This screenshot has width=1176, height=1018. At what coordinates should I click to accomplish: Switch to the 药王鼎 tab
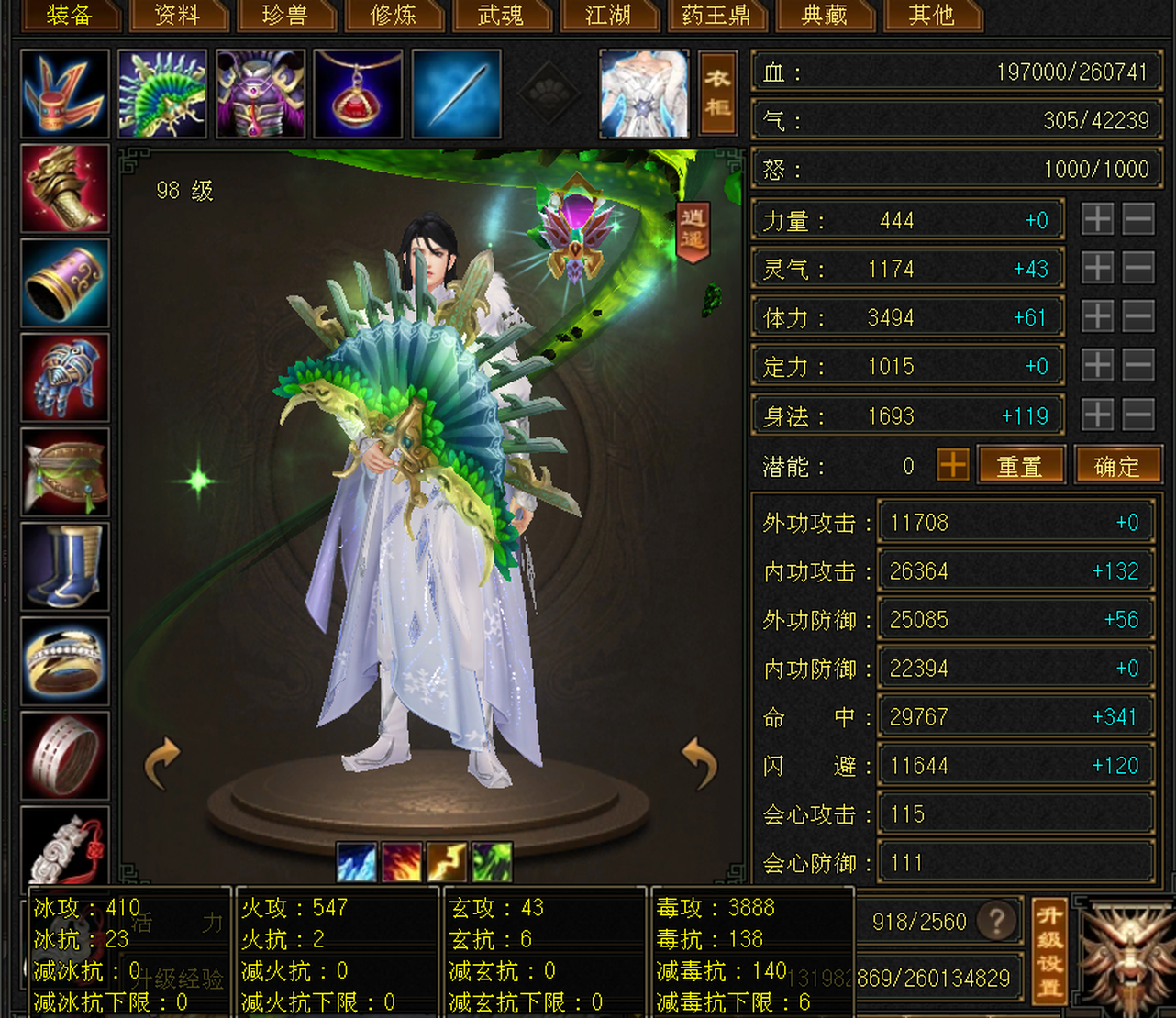coord(716,16)
